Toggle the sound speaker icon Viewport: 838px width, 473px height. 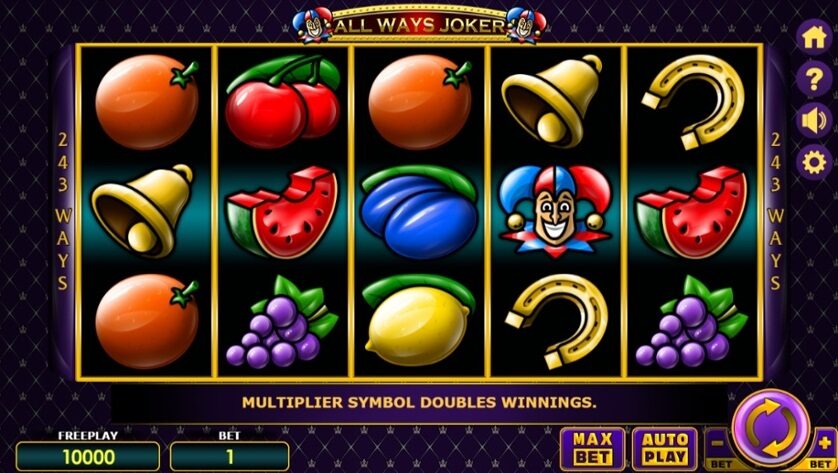(812, 120)
